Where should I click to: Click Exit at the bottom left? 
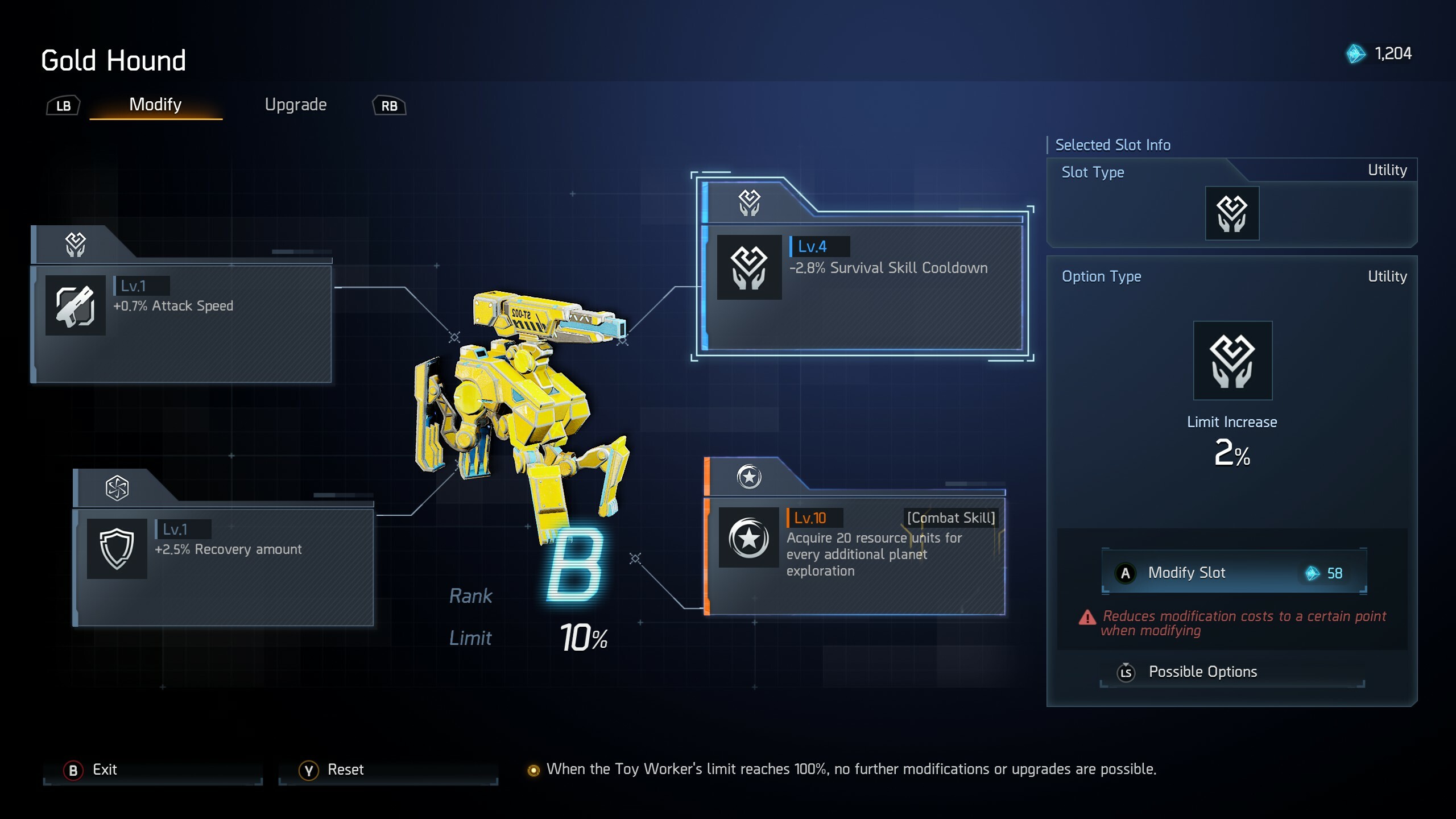105,770
